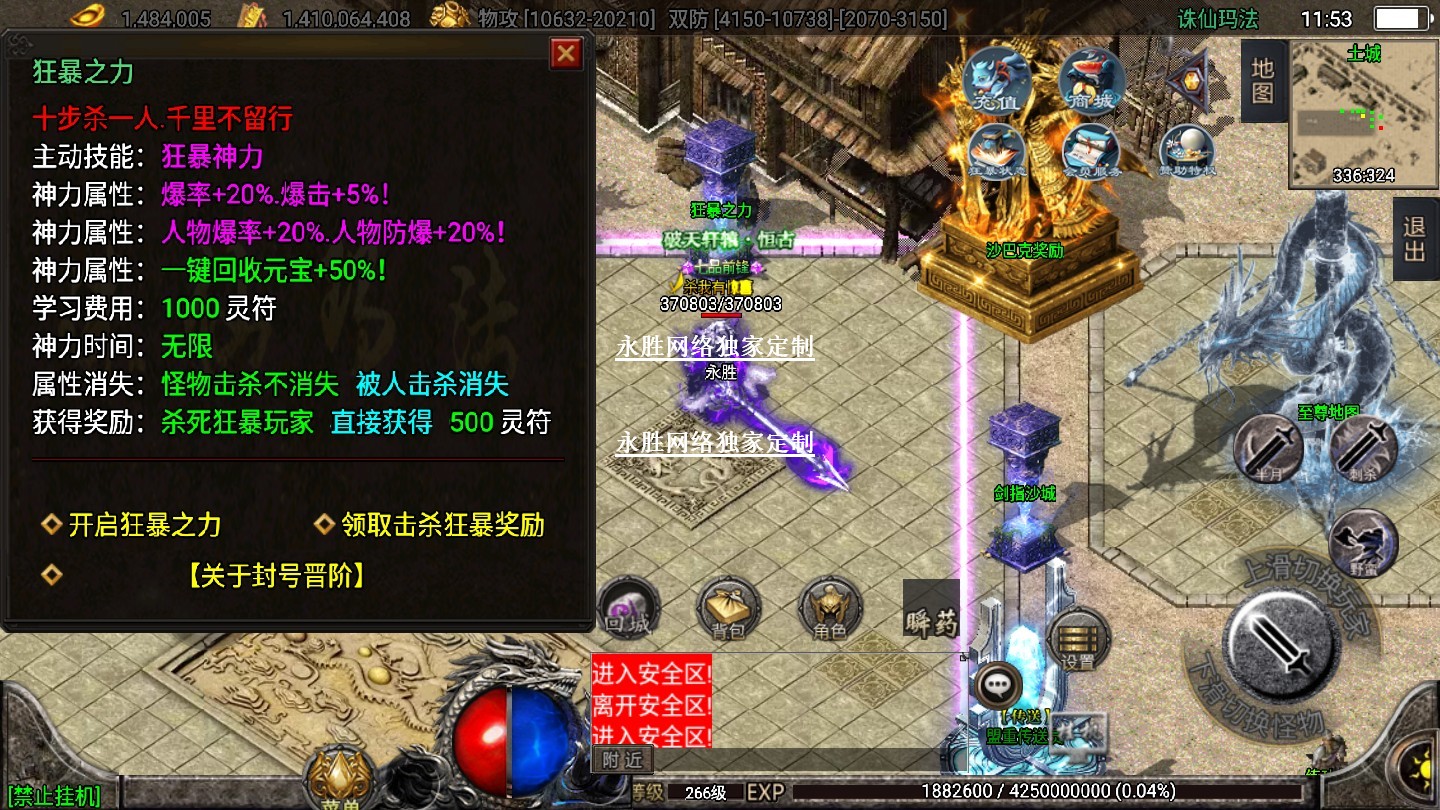Open 关于封号晋阶 info link

(276, 575)
